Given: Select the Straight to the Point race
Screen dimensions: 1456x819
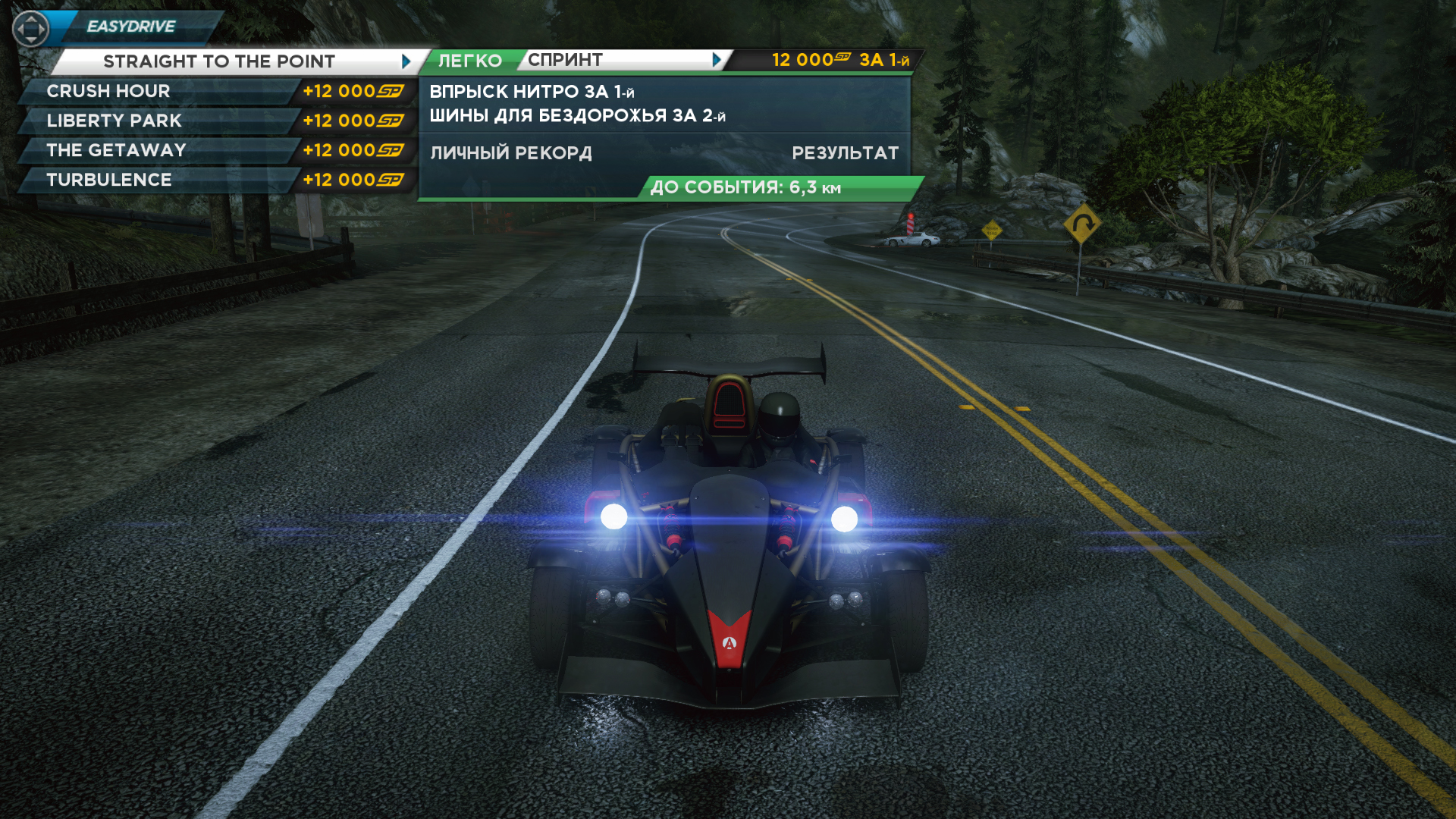Looking at the screenshot, I should [218, 61].
